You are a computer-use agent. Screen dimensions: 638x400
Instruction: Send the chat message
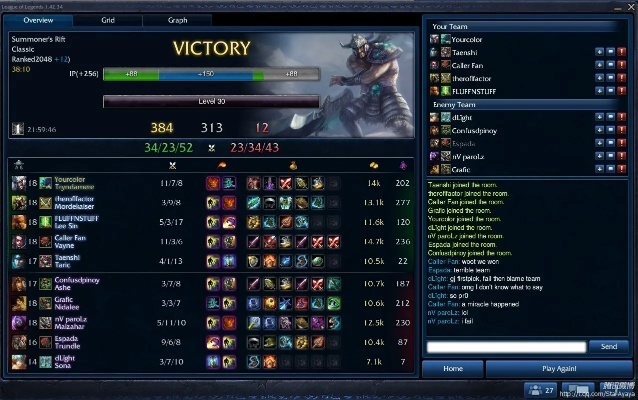(608, 346)
